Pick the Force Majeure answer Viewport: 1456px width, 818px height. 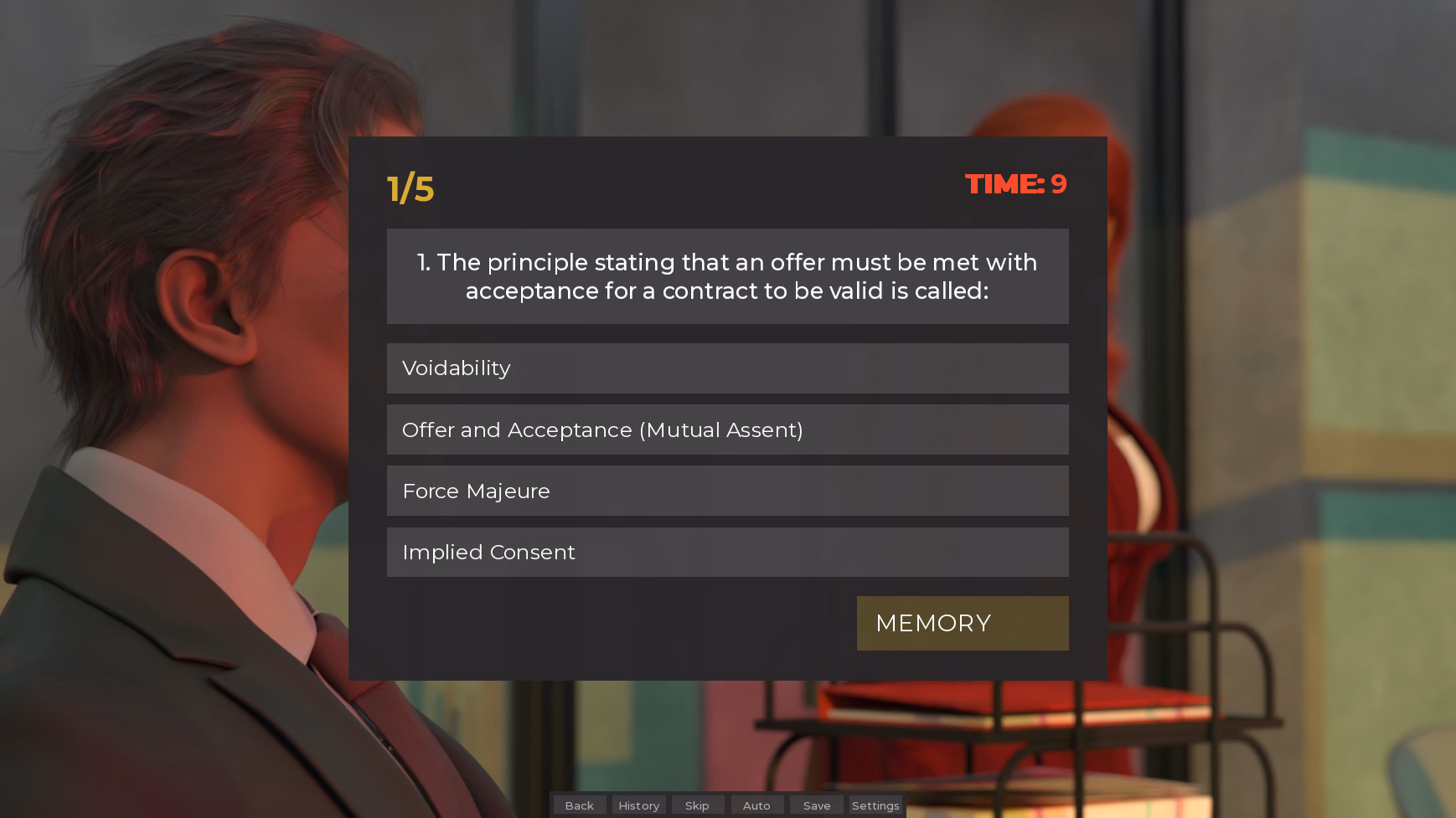coord(727,491)
